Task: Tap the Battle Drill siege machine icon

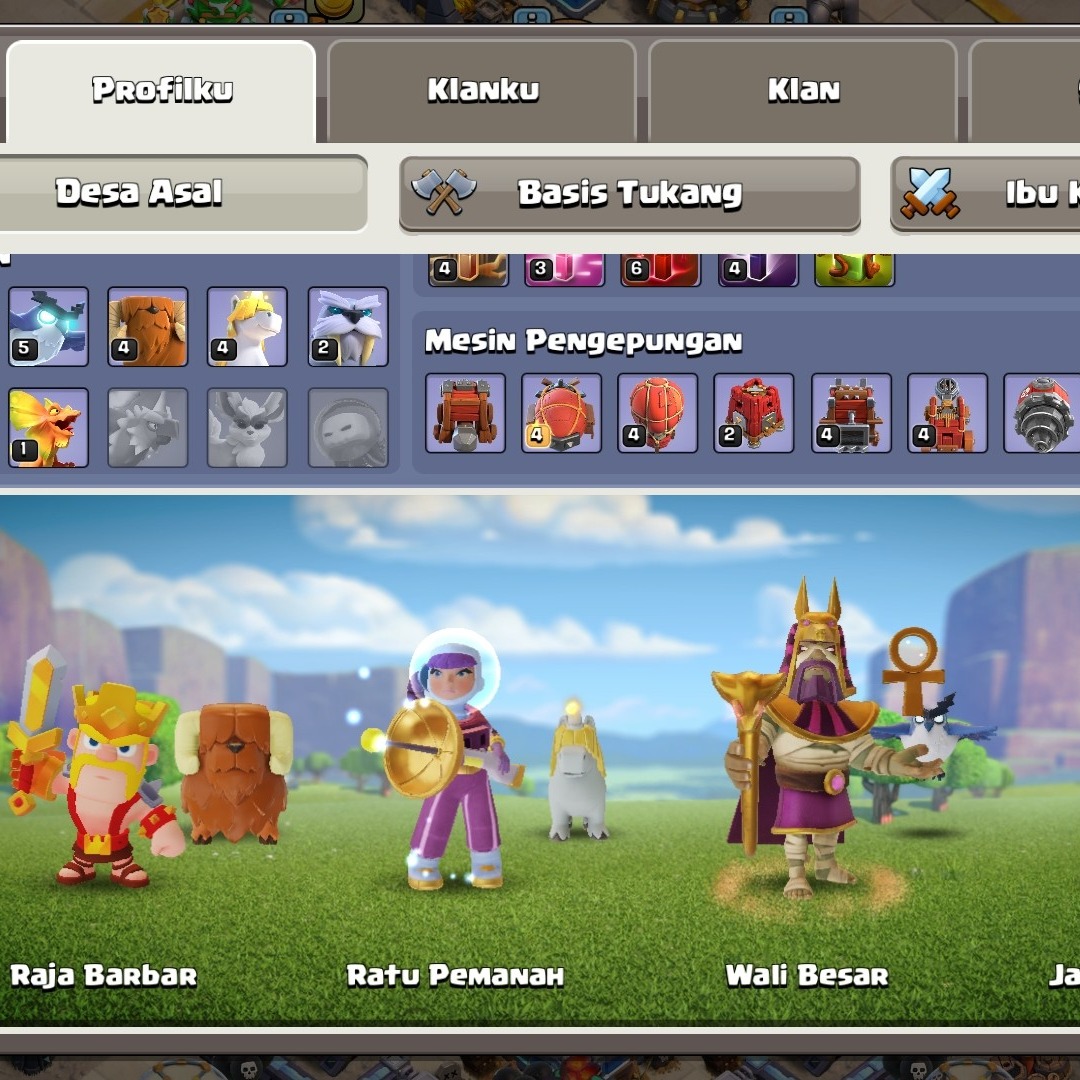Action: pos(1040,413)
